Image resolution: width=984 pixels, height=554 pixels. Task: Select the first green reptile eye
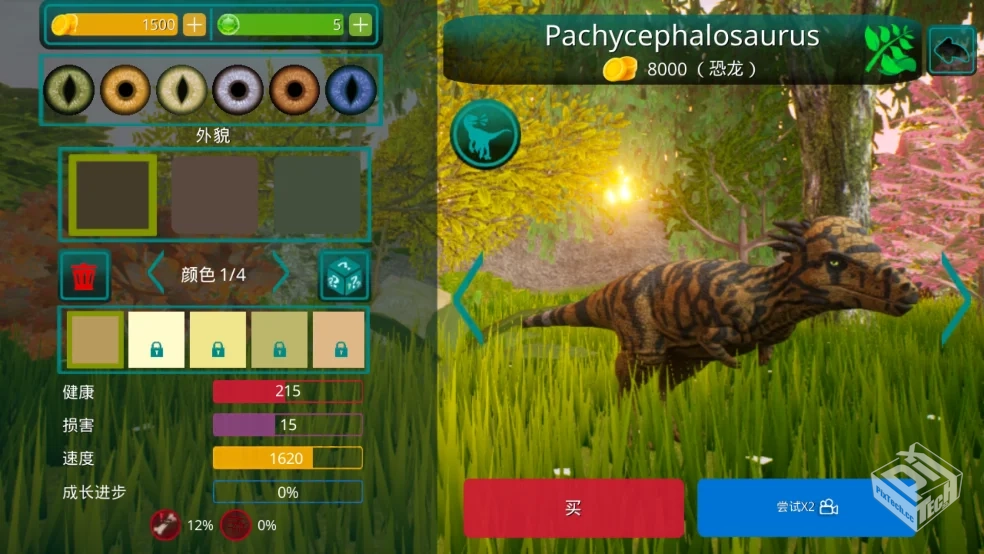coord(70,91)
